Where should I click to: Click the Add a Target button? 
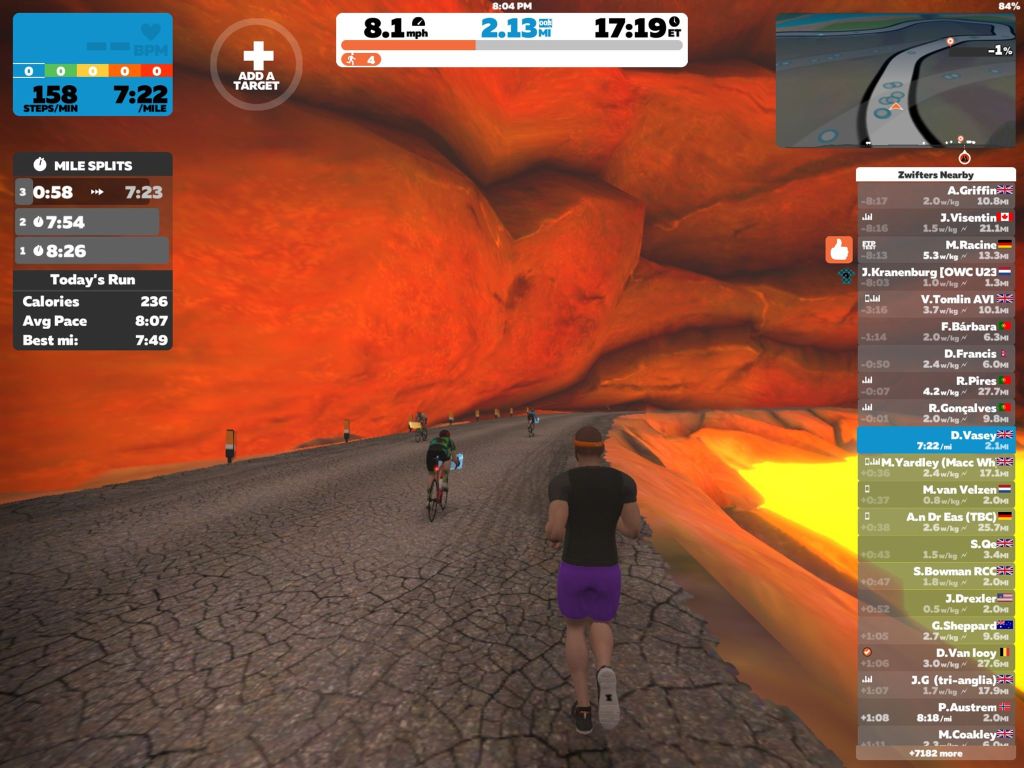coord(256,65)
